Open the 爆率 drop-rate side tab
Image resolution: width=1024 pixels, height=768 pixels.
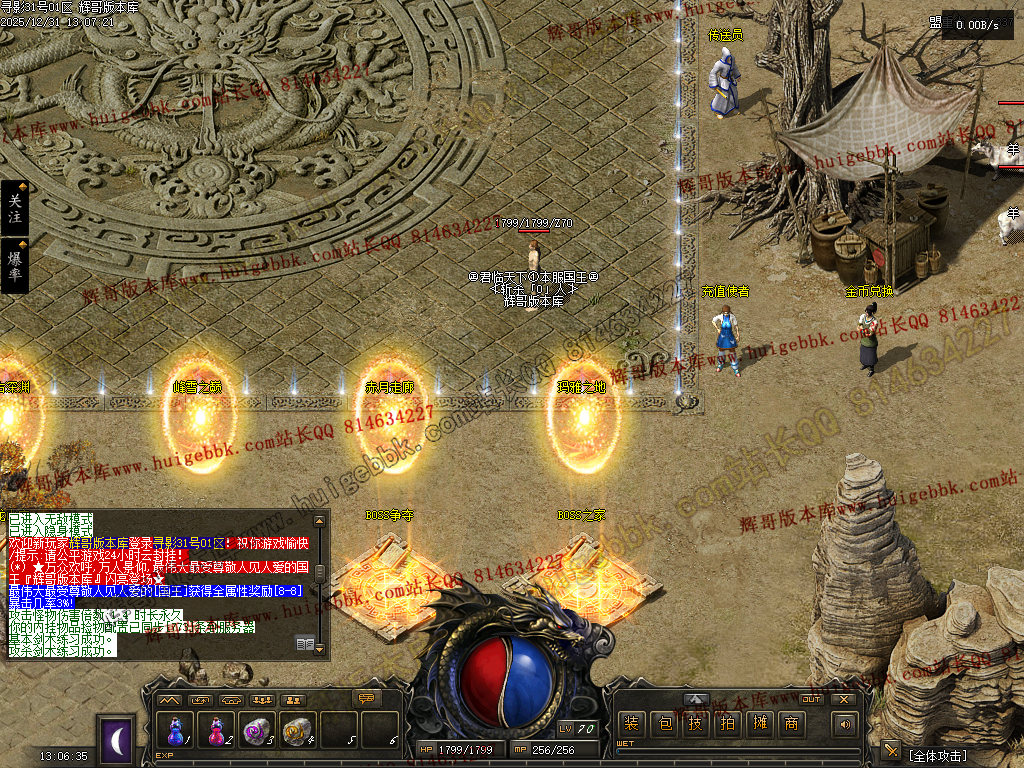(x=14, y=265)
